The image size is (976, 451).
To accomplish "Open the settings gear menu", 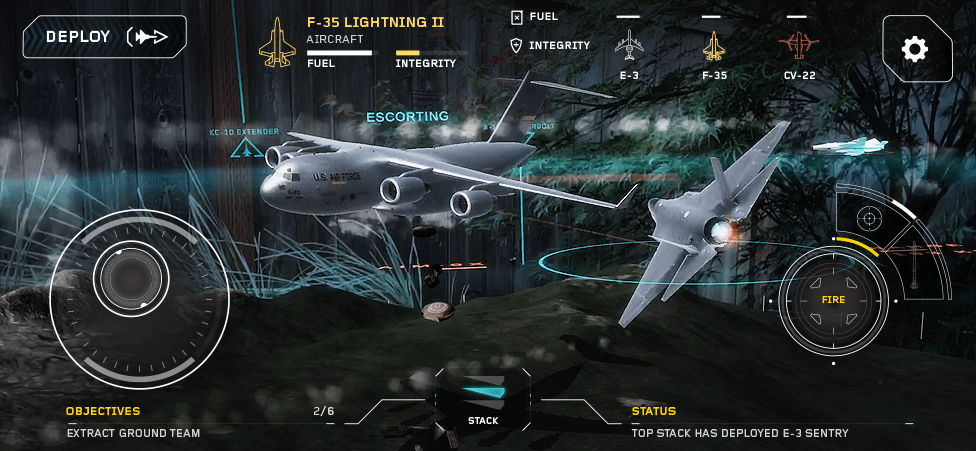I will [x=916, y=48].
